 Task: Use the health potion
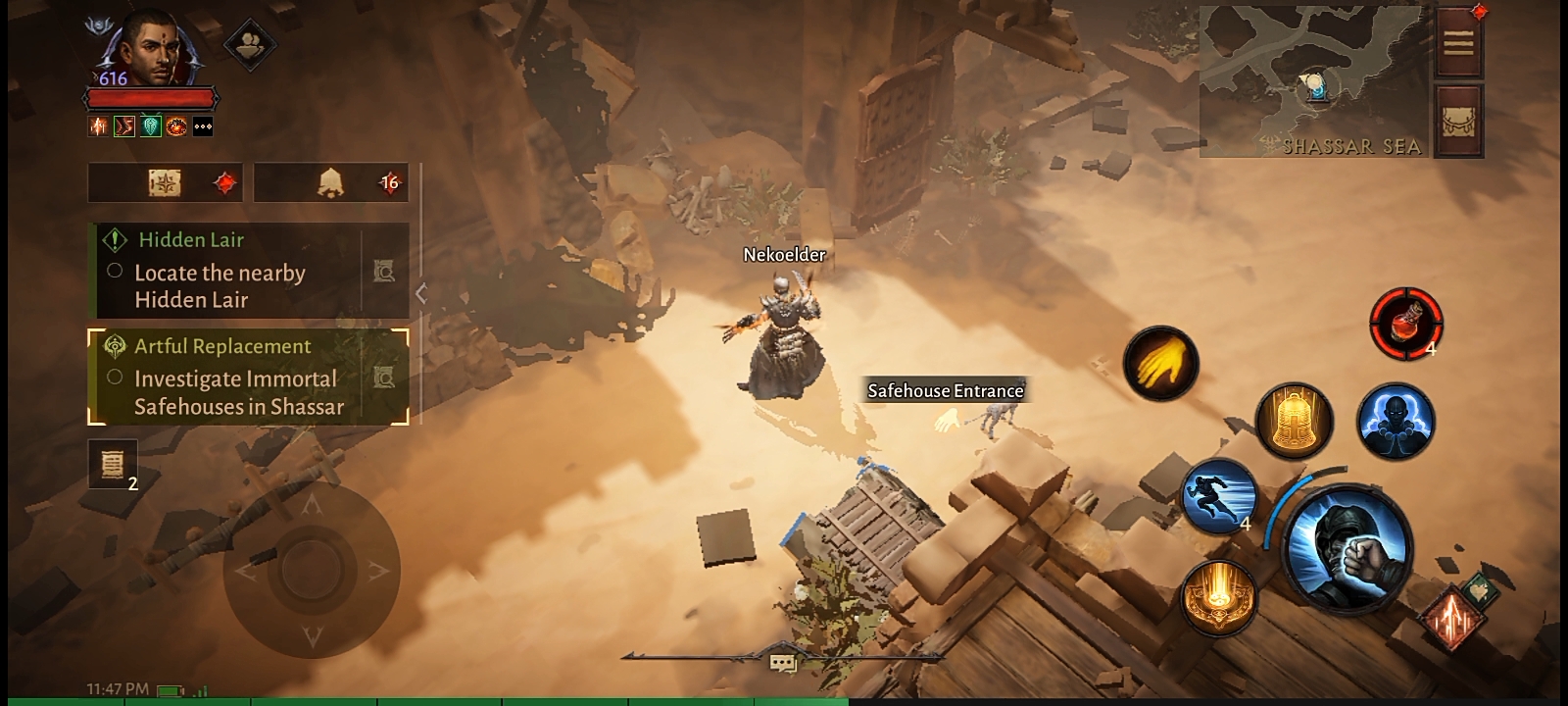(1405, 323)
